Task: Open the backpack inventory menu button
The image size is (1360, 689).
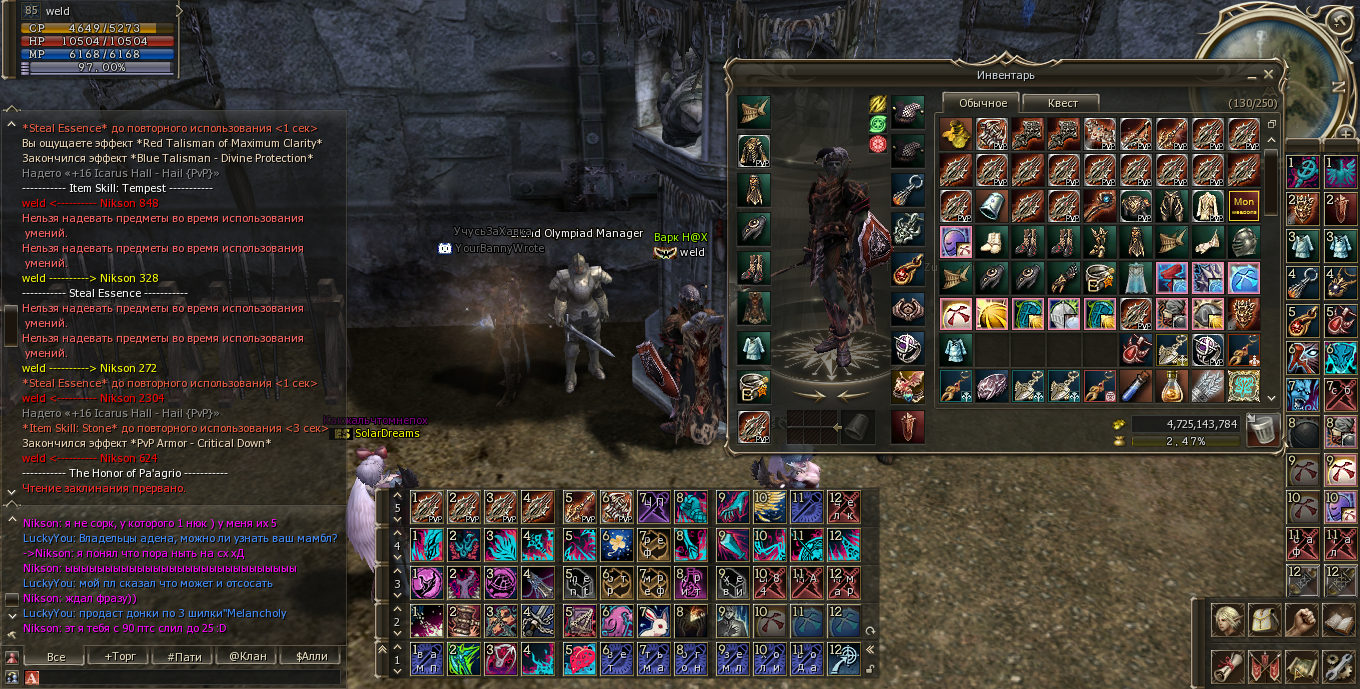Action: (1265, 621)
